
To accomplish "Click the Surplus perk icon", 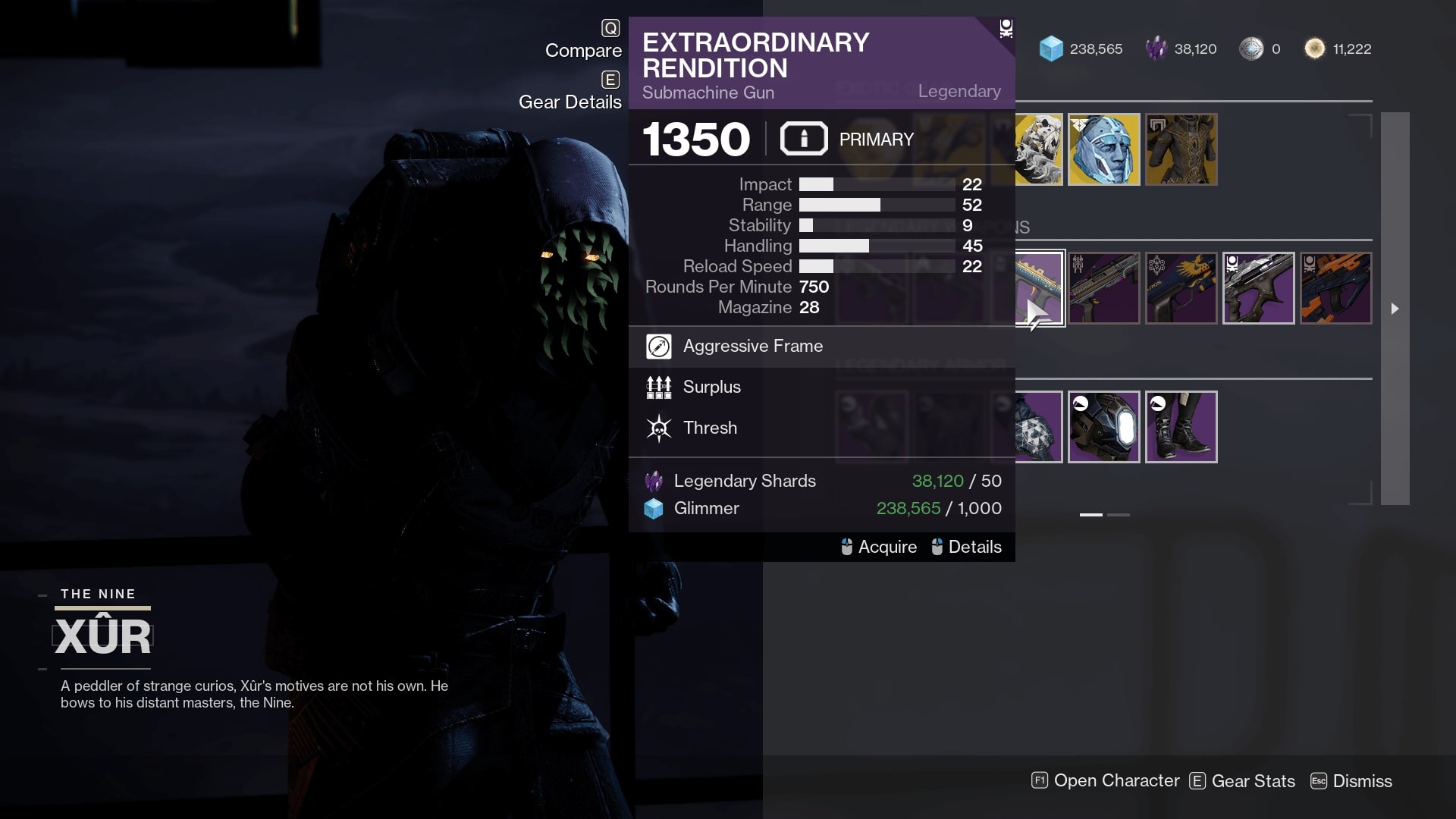I will pos(659,387).
